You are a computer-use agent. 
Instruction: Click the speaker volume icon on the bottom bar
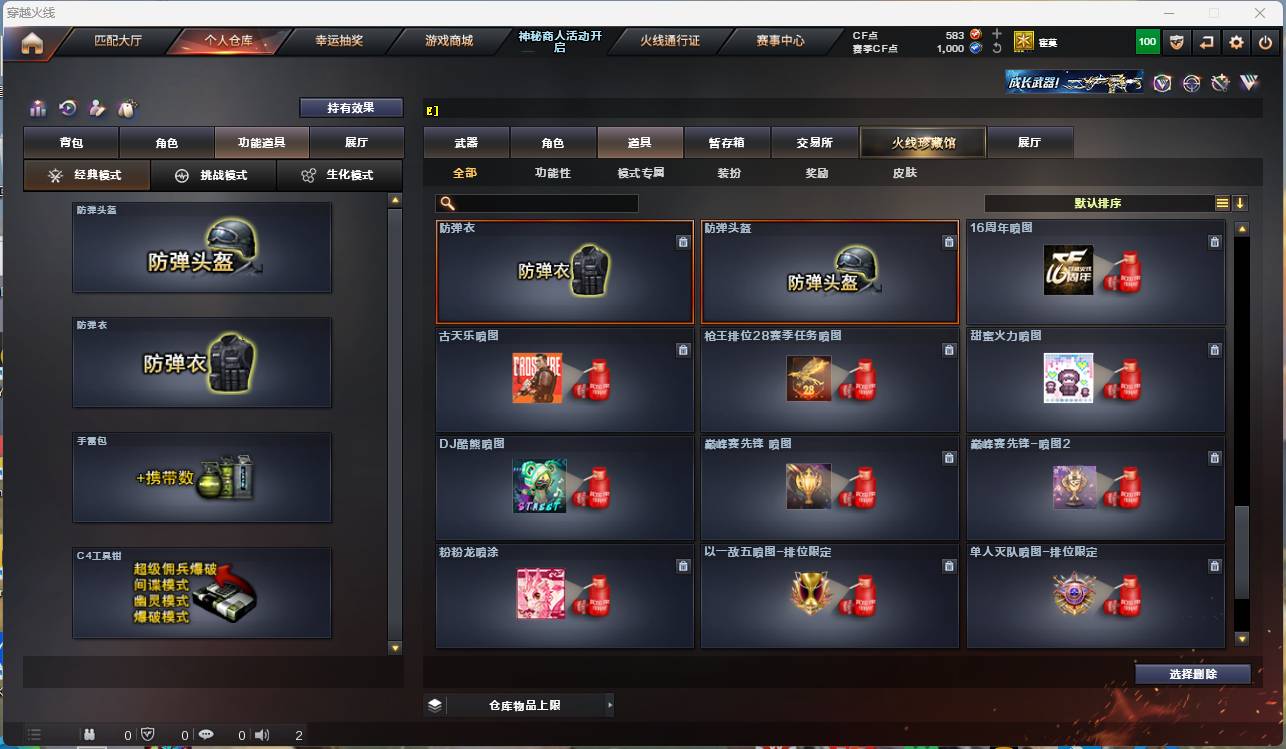pyautogui.click(x=262, y=733)
